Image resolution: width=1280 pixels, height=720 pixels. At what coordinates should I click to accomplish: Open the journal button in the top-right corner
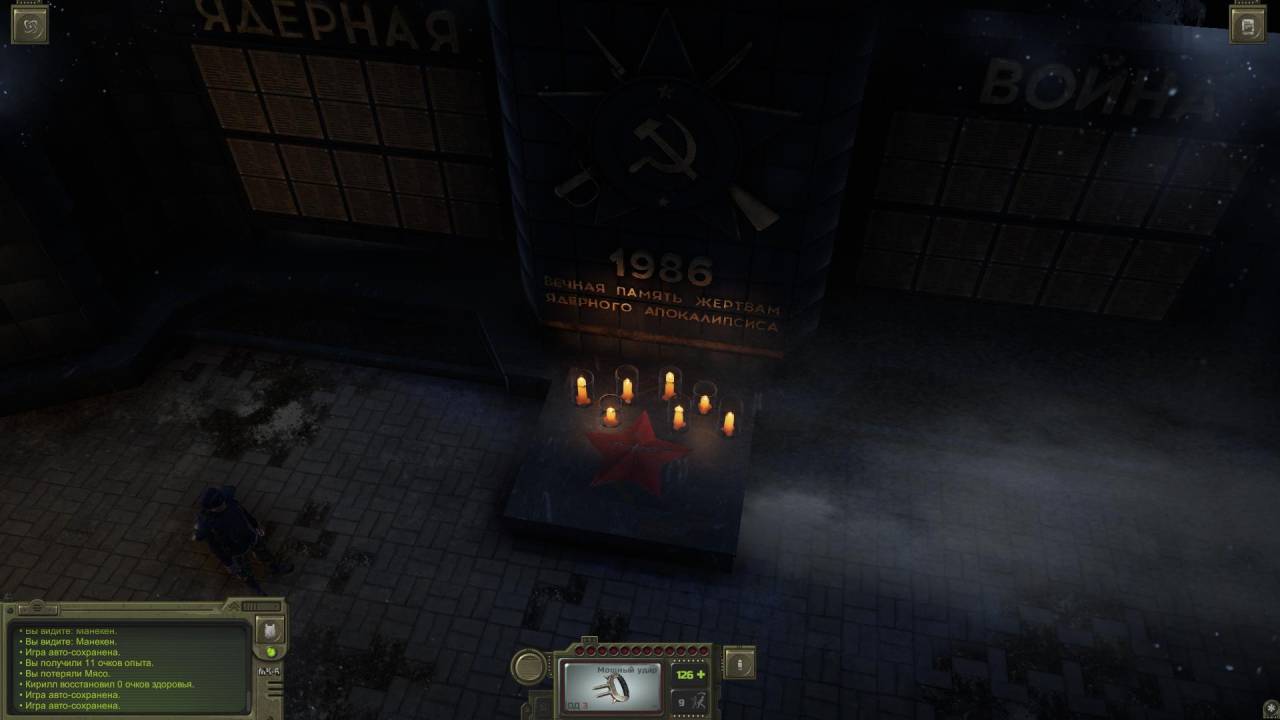1247,26
